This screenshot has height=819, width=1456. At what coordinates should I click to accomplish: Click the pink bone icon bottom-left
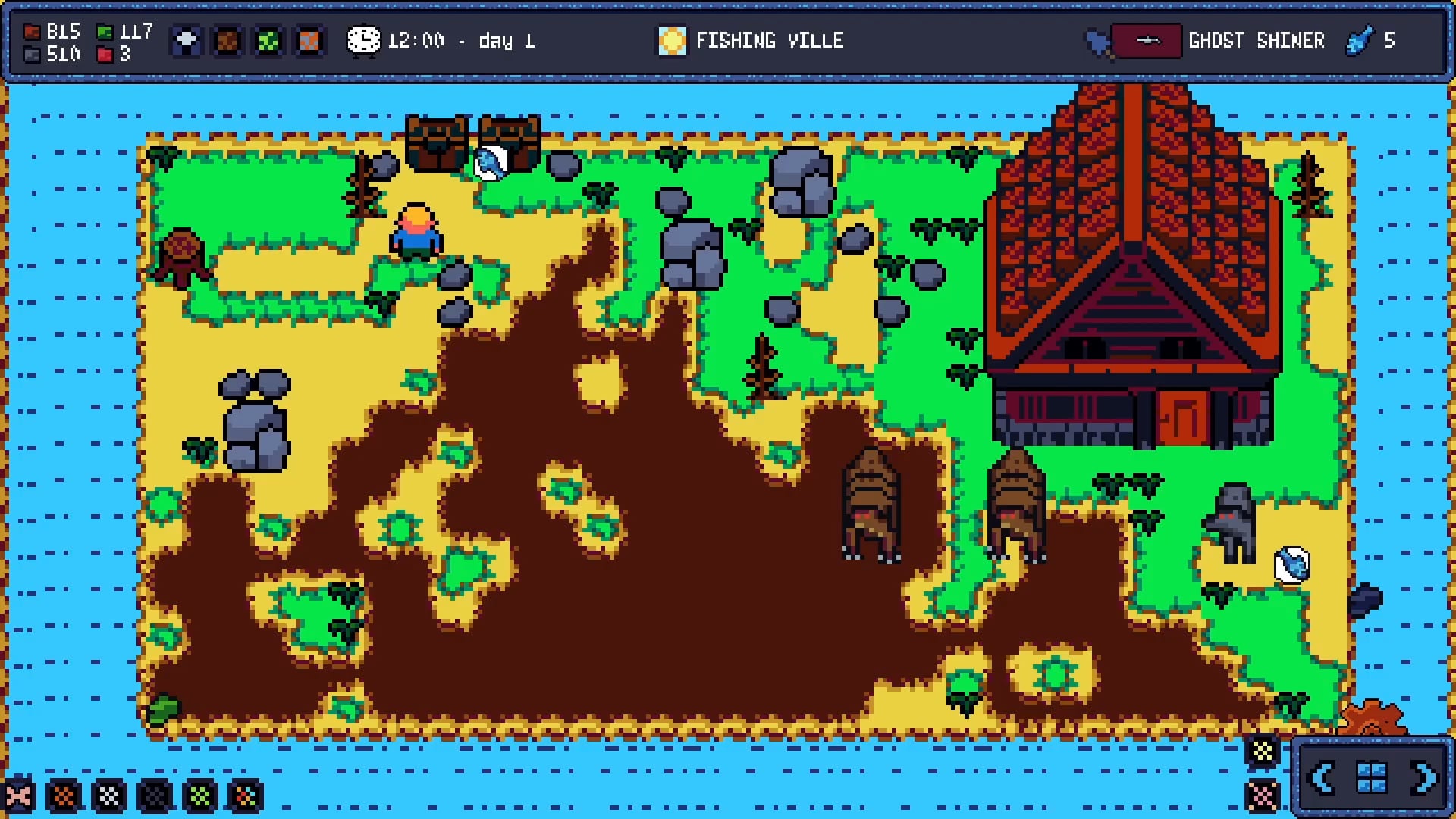click(18, 796)
